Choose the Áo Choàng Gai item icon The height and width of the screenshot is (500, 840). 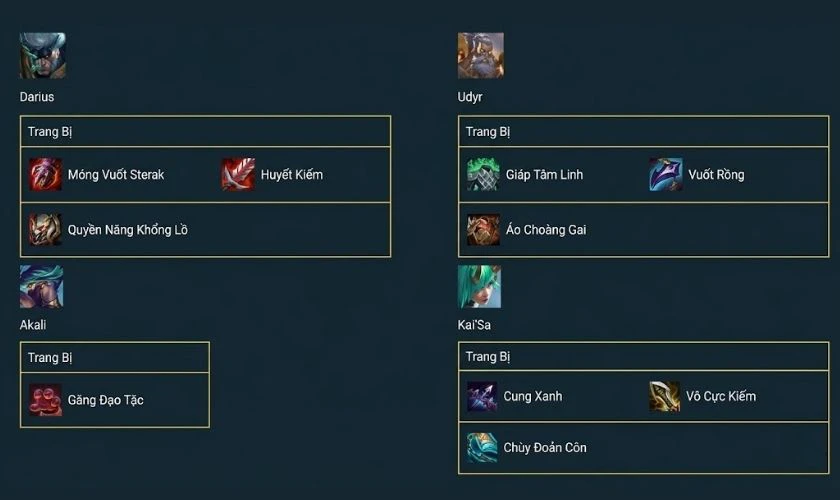pyautogui.click(x=483, y=229)
